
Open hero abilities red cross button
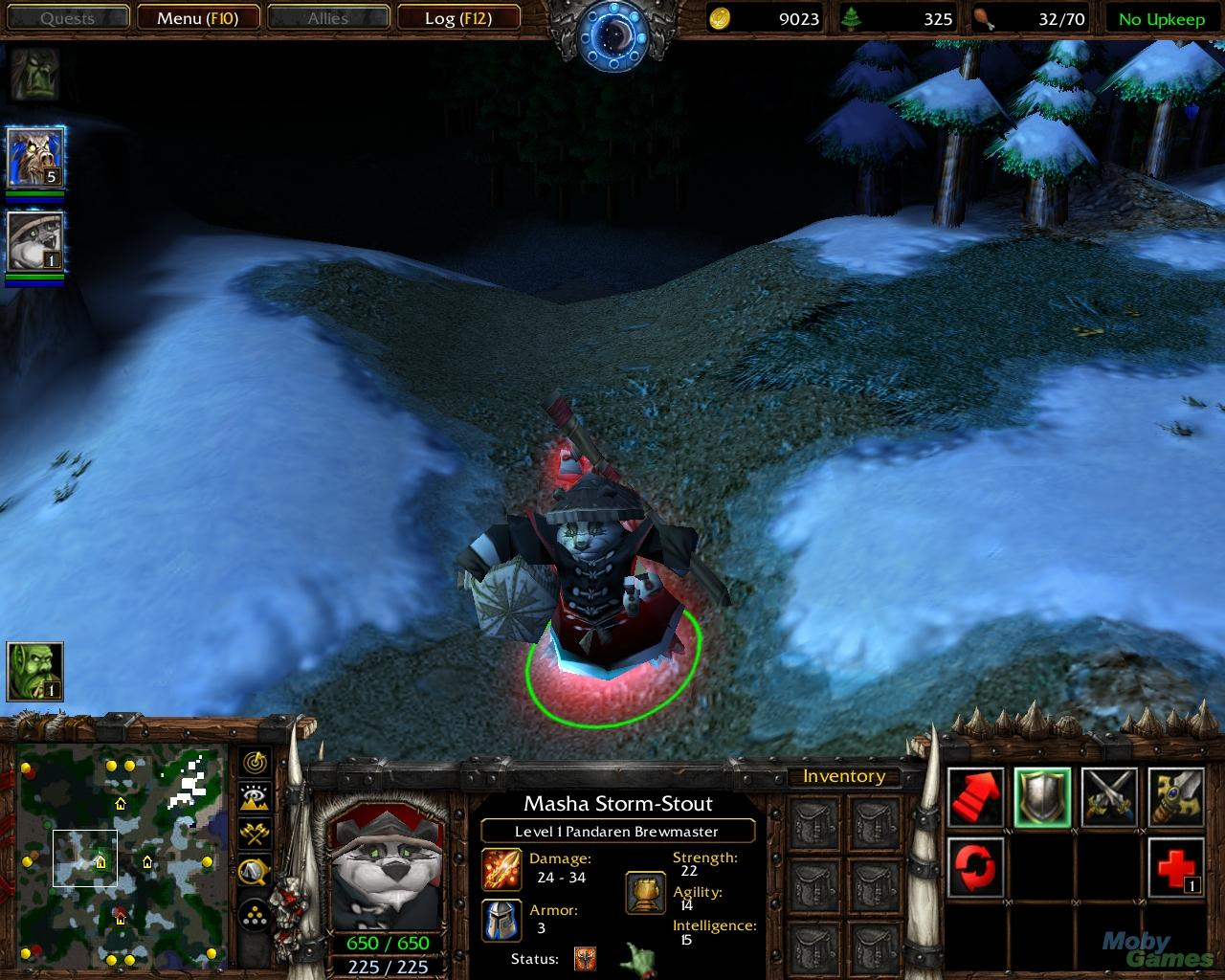click(1175, 867)
